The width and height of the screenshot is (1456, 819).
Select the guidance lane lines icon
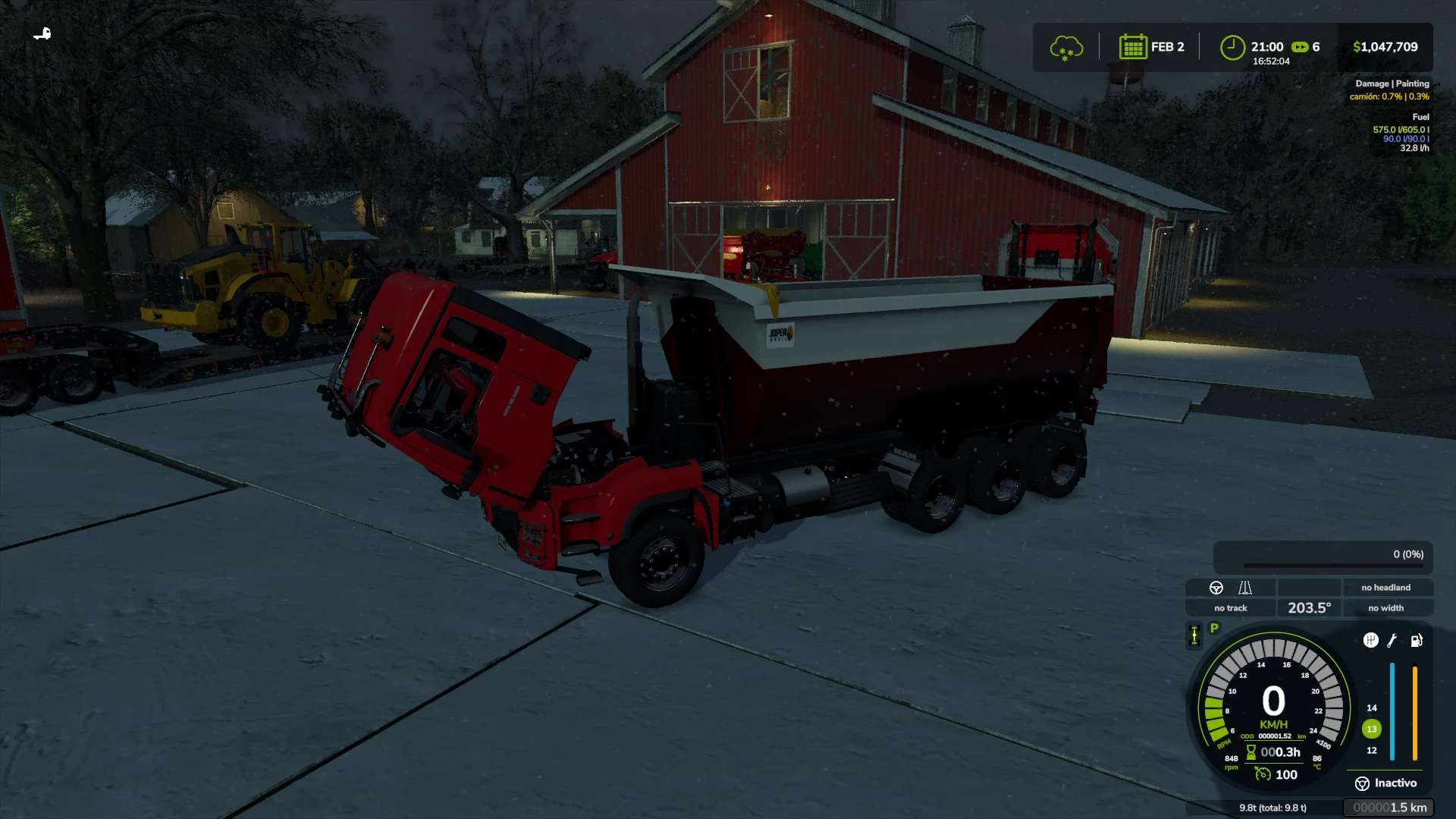tap(1245, 588)
